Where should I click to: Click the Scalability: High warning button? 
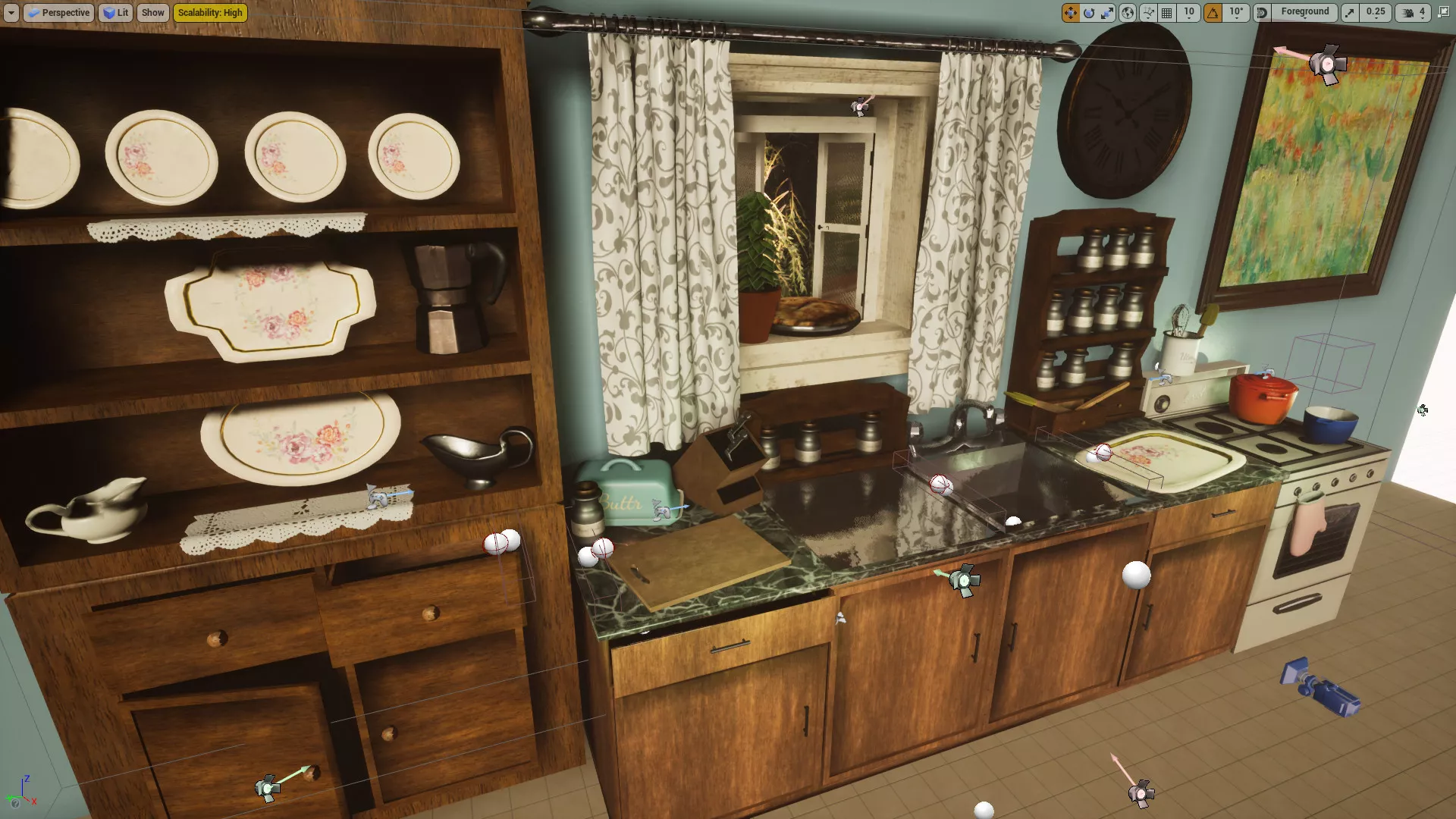point(210,13)
